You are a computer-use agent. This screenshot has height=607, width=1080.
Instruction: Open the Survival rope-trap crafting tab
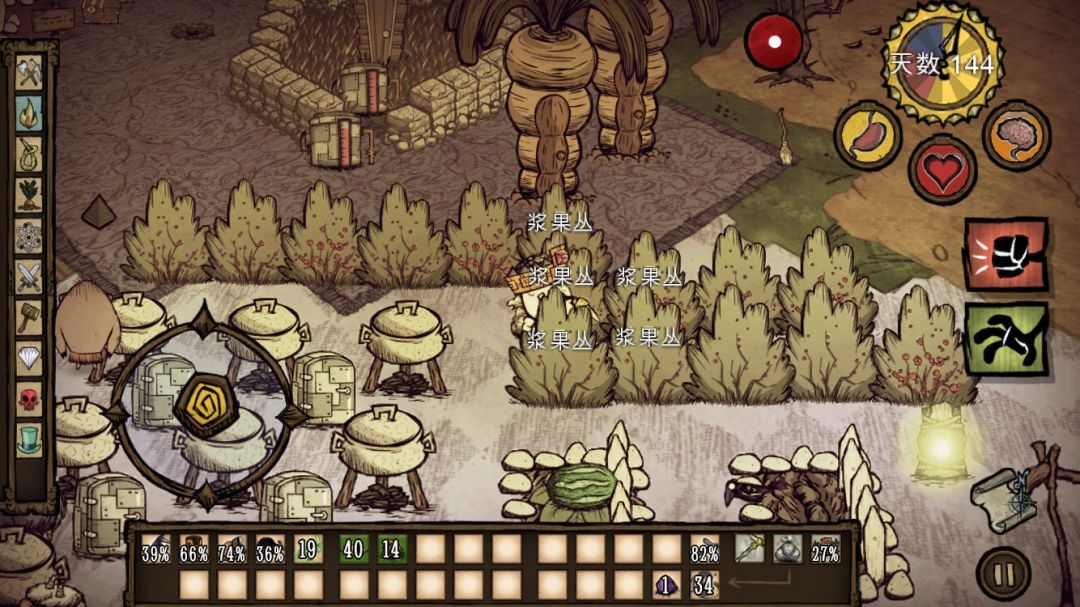pyautogui.click(x=29, y=153)
